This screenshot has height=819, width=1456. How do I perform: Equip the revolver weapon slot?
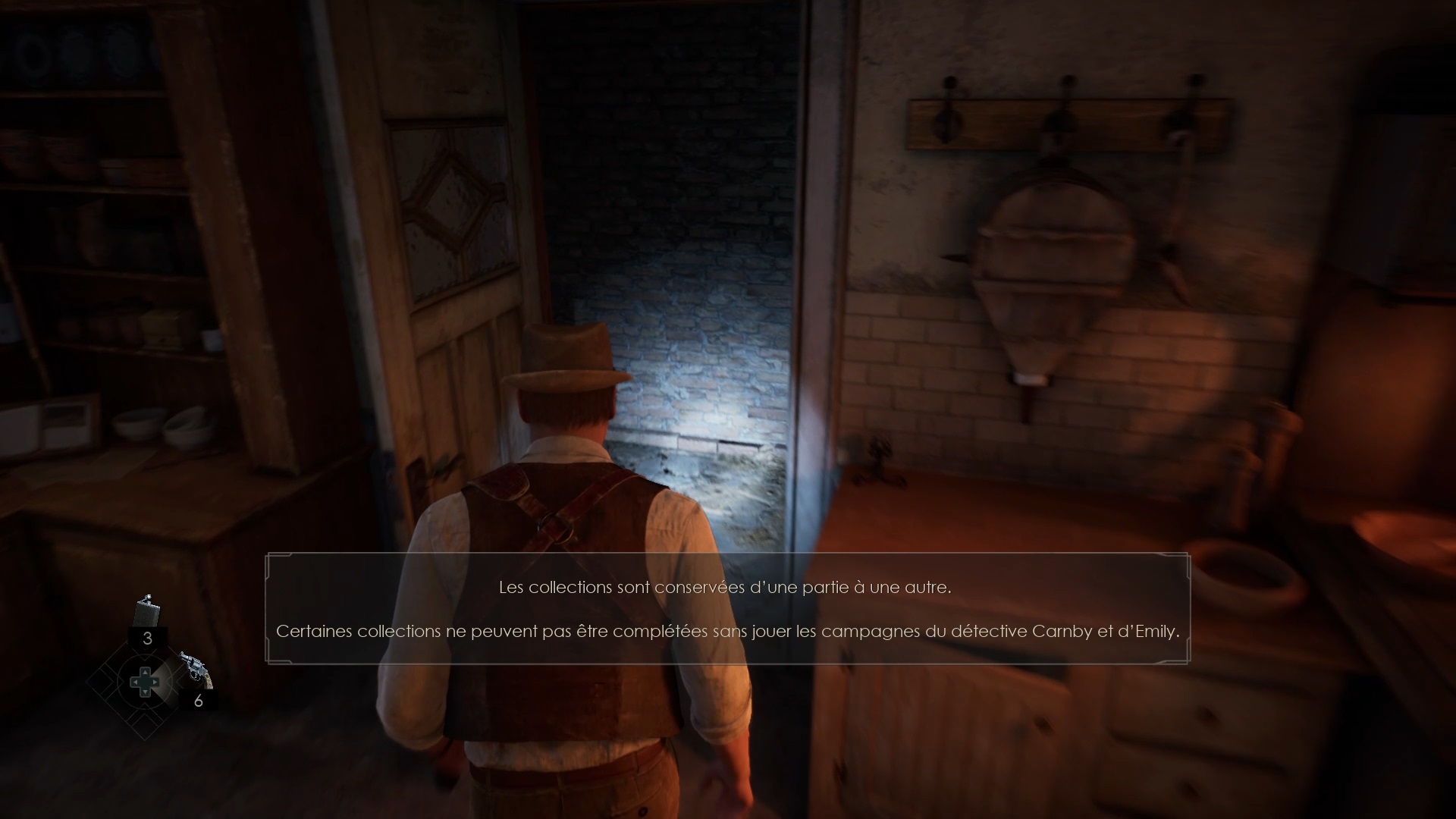point(193,667)
